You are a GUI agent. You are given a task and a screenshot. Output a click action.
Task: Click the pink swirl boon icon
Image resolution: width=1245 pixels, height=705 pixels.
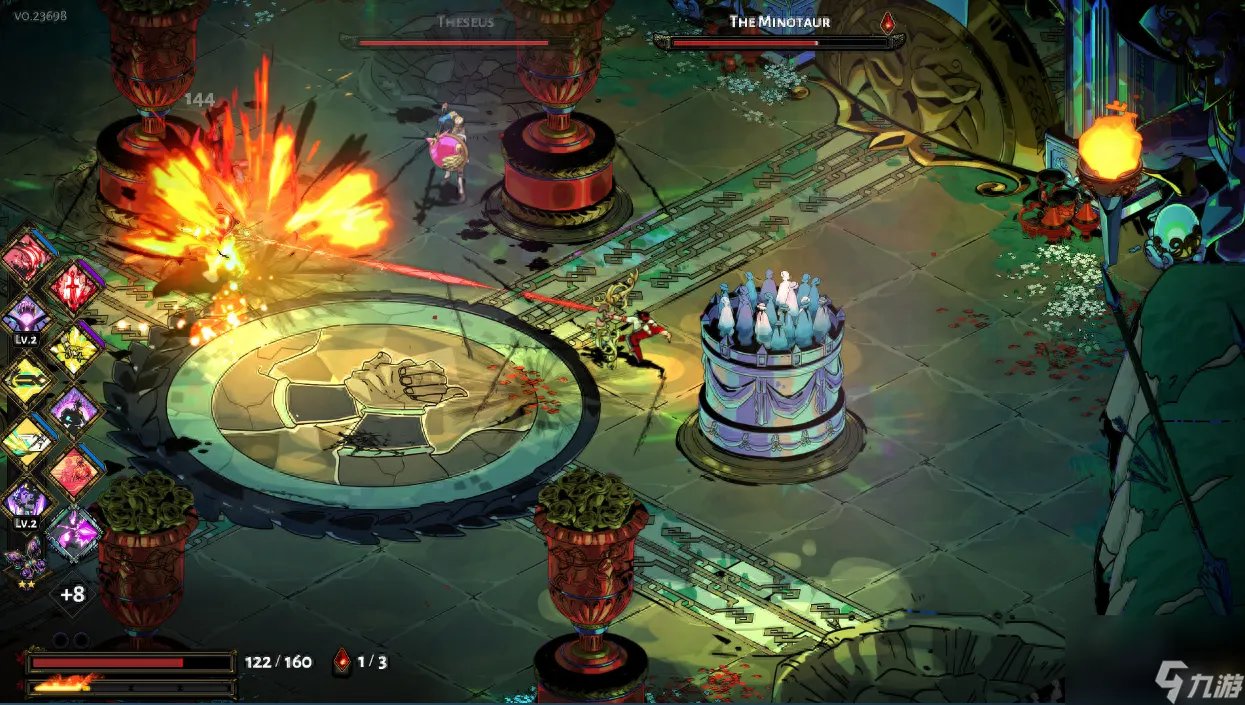pos(27,257)
